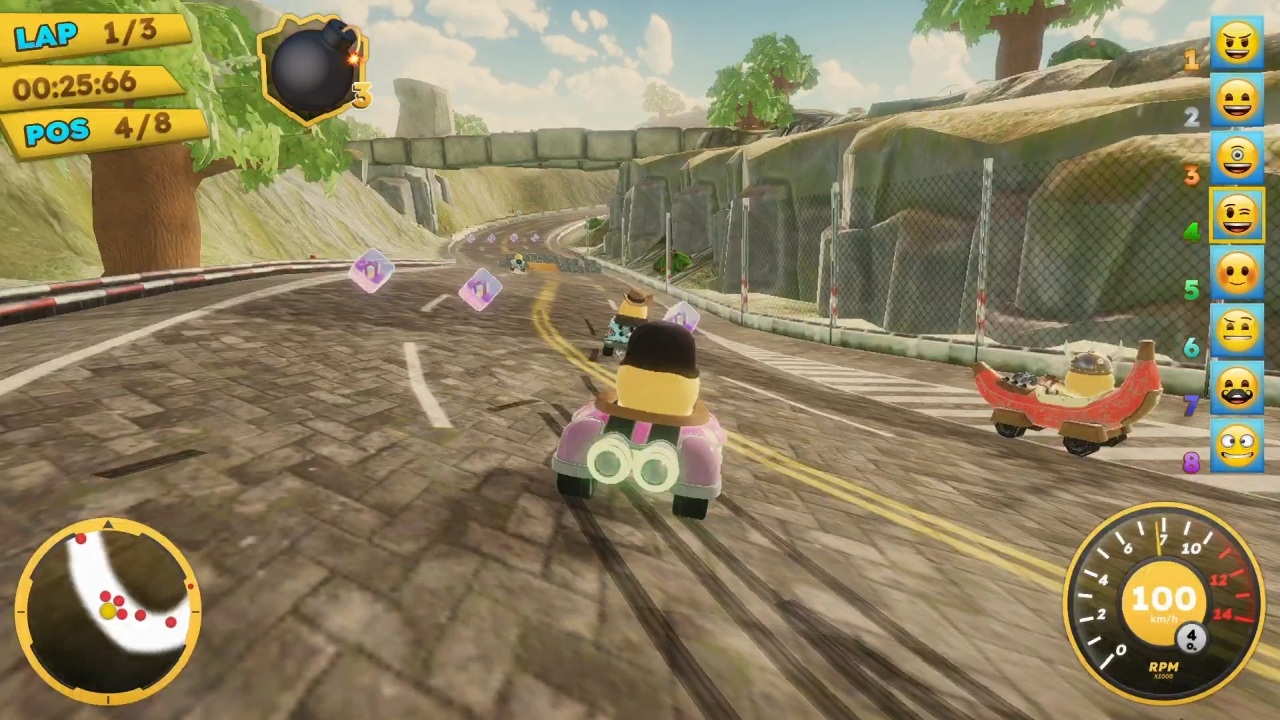
Task: Select the smiling emoji in 2nd place
Action: coord(1238,100)
